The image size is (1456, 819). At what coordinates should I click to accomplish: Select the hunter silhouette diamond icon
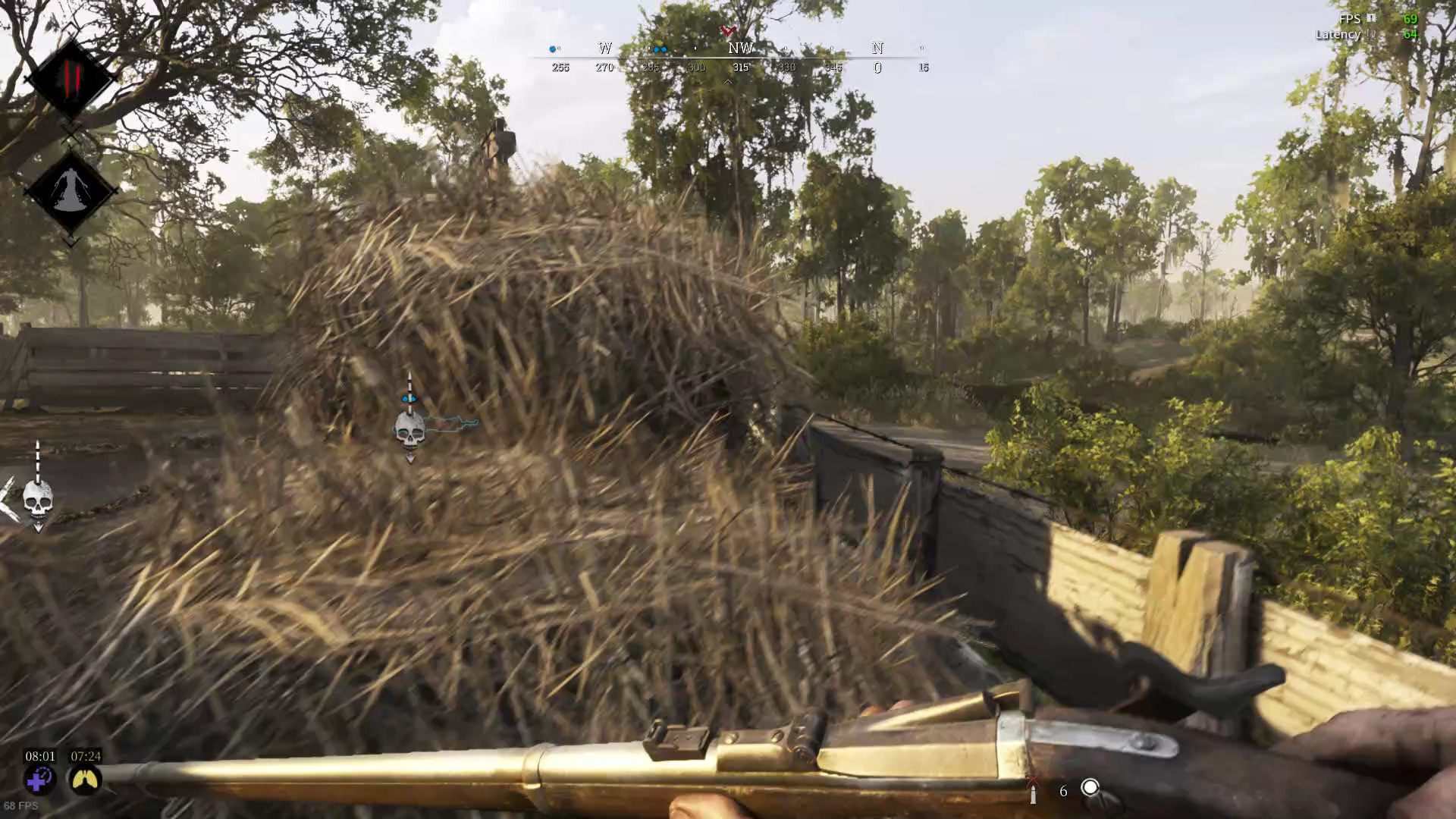70,190
